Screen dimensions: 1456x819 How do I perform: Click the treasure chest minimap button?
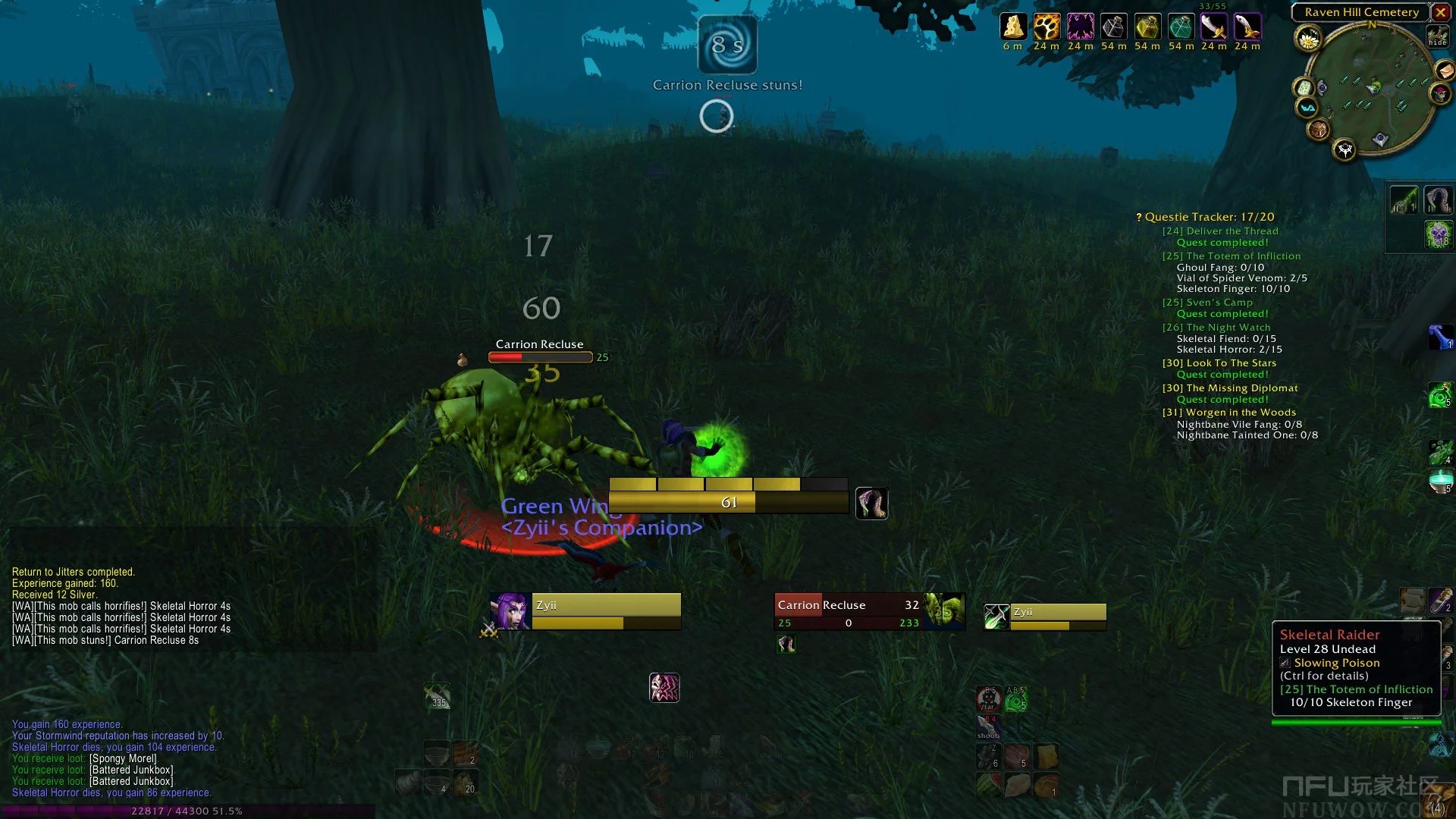coord(1318,130)
